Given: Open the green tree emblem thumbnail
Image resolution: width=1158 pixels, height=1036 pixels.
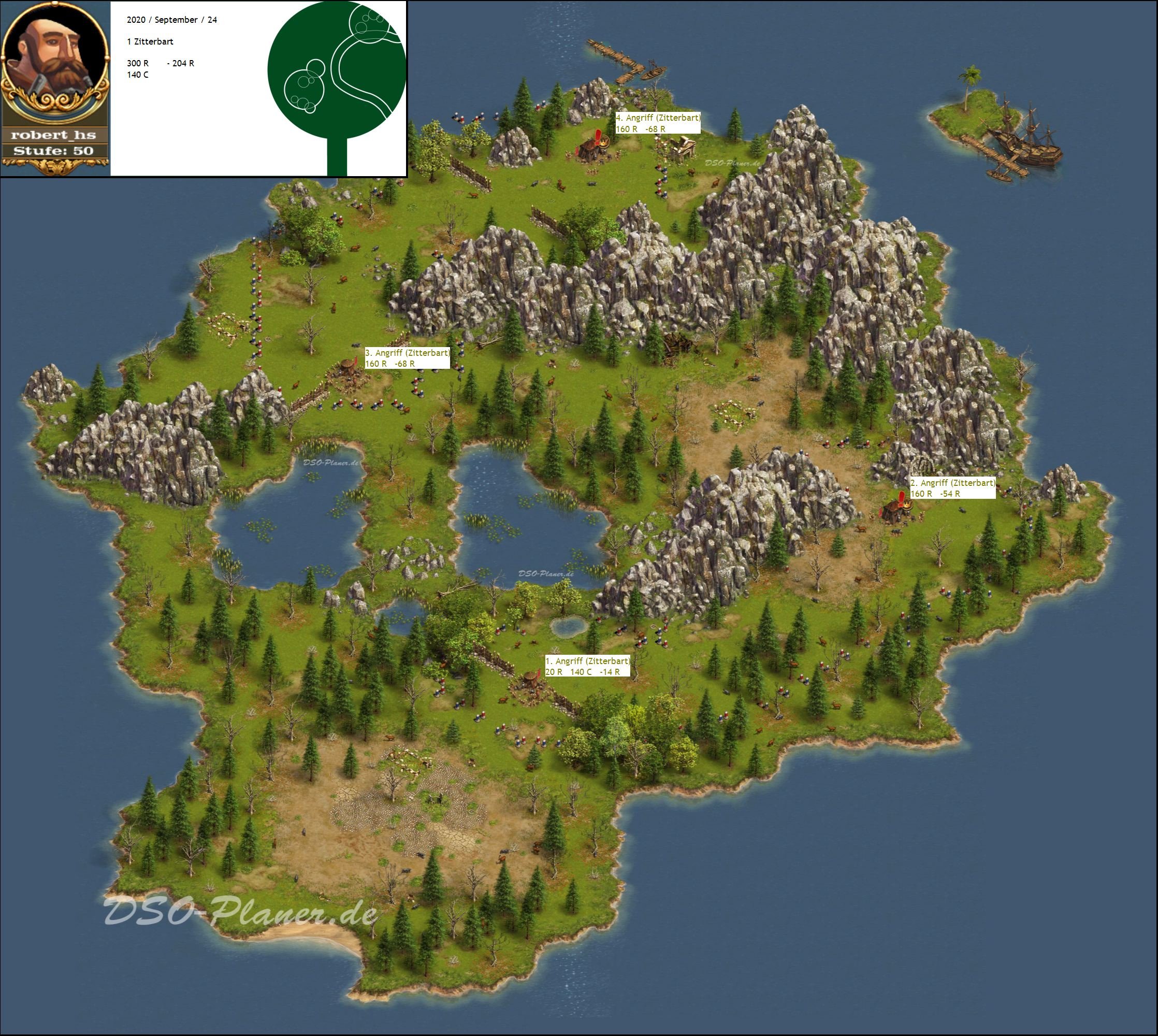Looking at the screenshot, I should pos(337,88).
